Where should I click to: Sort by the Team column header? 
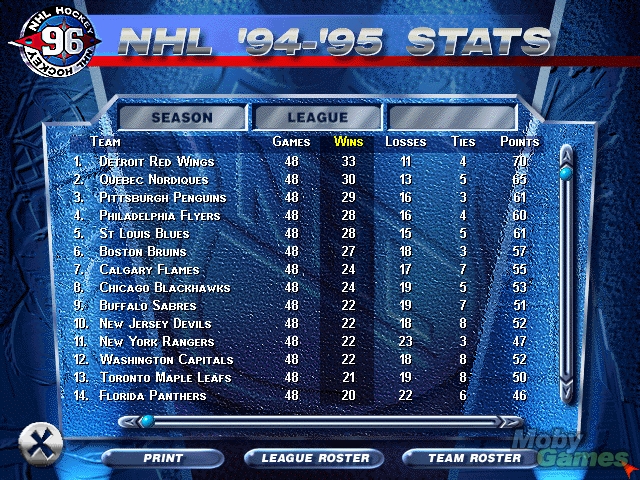pyautogui.click(x=106, y=142)
